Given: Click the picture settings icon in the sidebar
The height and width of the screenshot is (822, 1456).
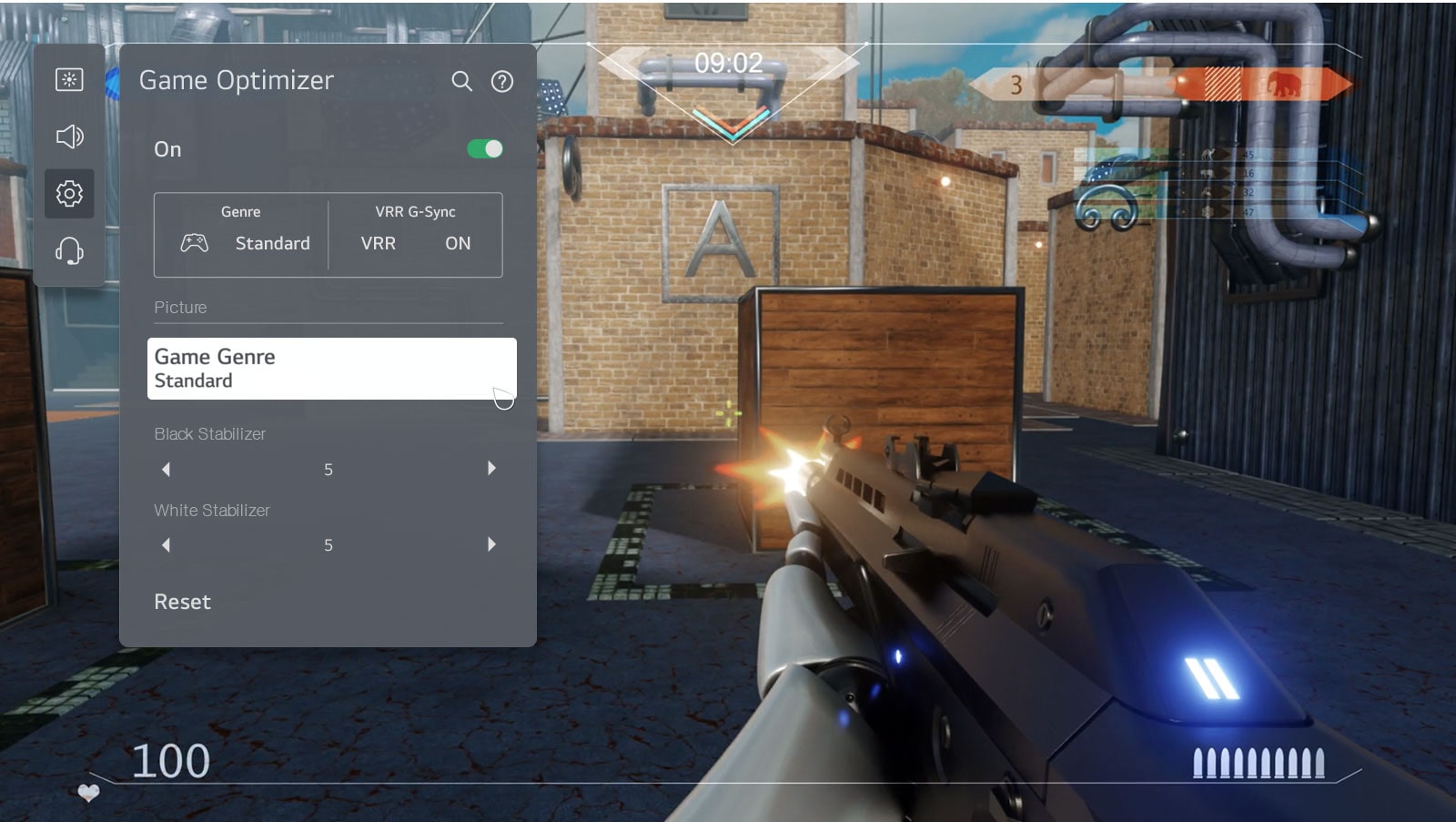Looking at the screenshot, I should [69, 79].
